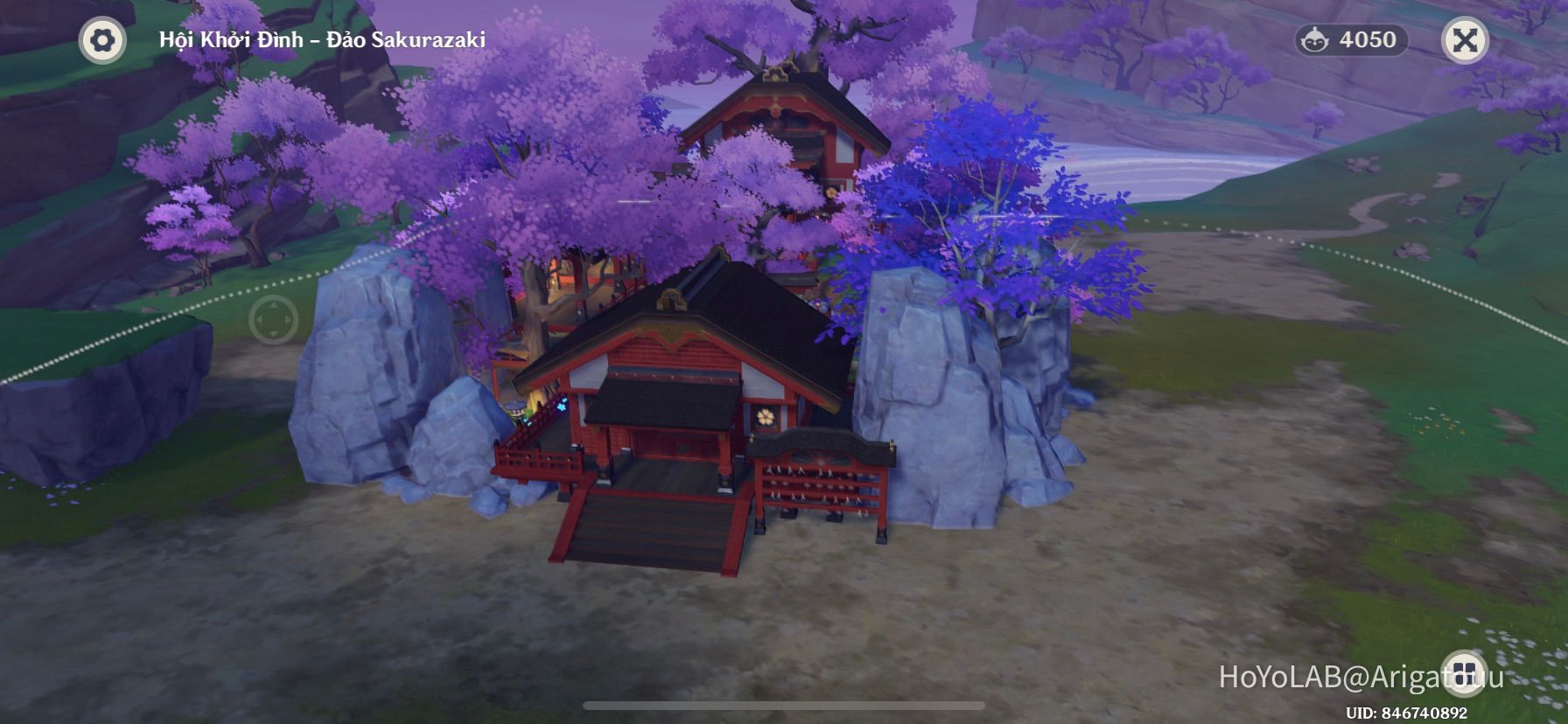The image size is (1568, 724).
Task: Open the settings gear menu
Action: (x=103, y=38)
